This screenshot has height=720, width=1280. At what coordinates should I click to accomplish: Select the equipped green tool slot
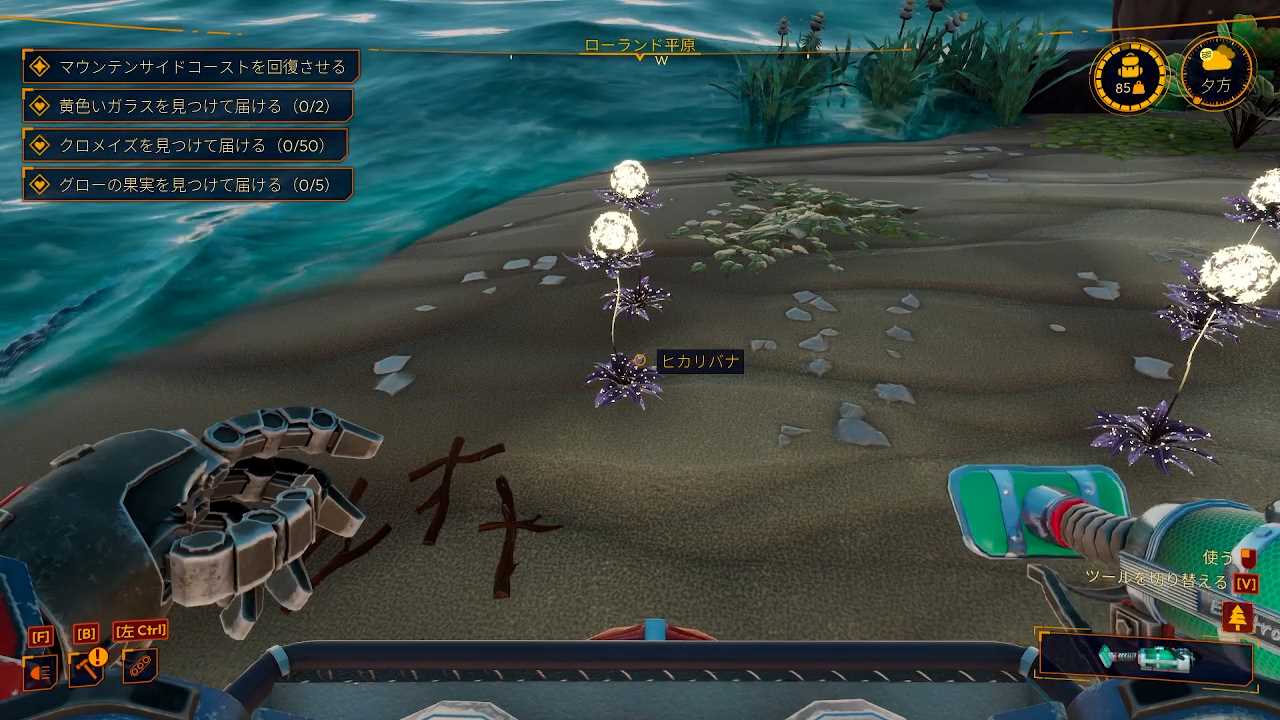pos(1146,660)
